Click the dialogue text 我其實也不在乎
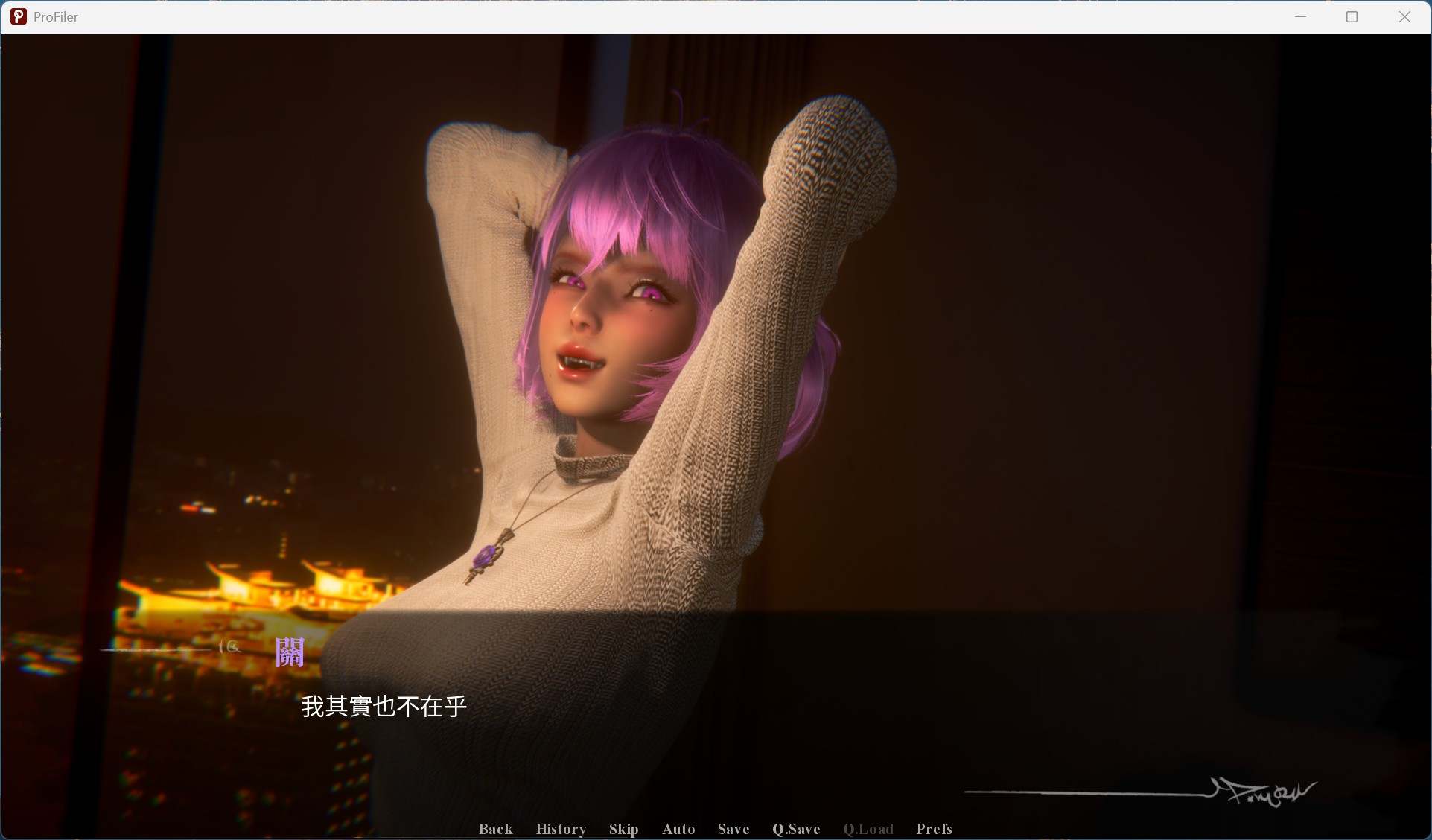Screen dimensions: 1432x840 tap(384, 707)
